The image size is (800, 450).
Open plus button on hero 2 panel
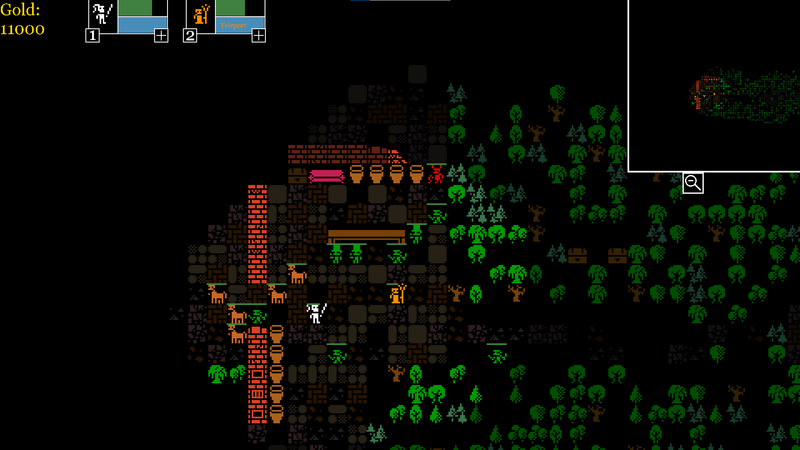click(x=258, y=36)
